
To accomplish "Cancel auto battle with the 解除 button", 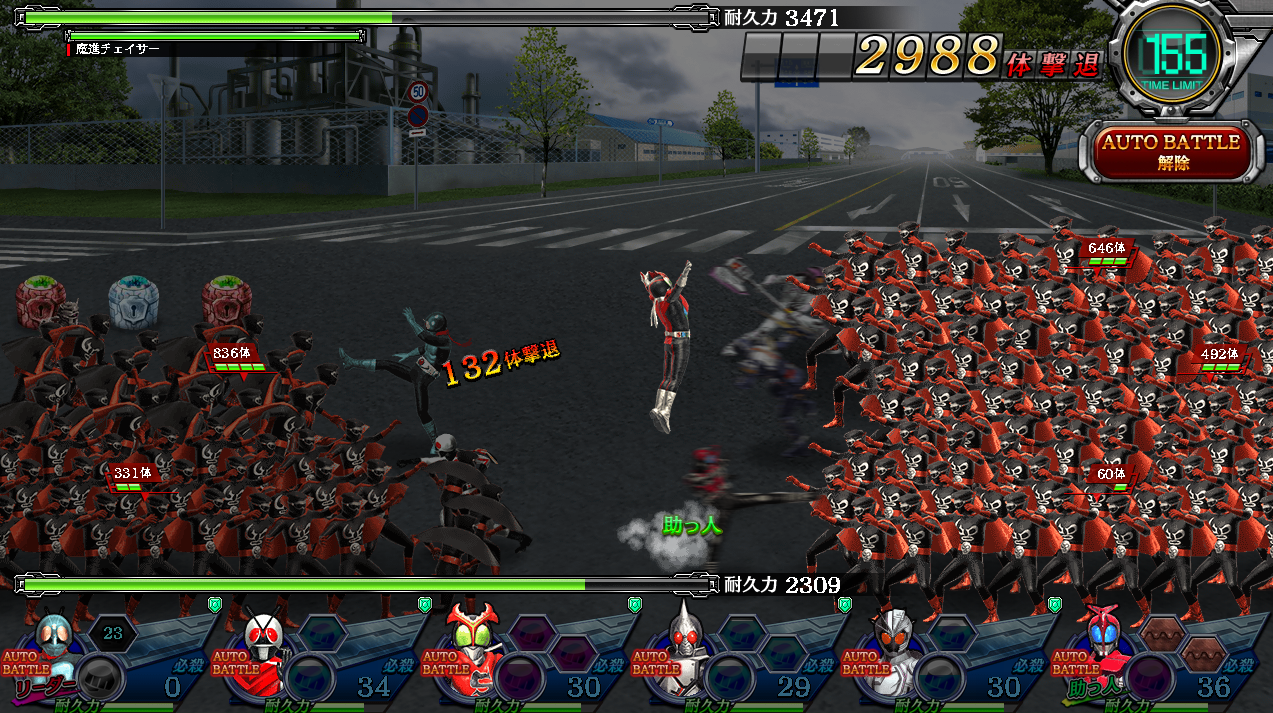I will tap(1171, 151).
